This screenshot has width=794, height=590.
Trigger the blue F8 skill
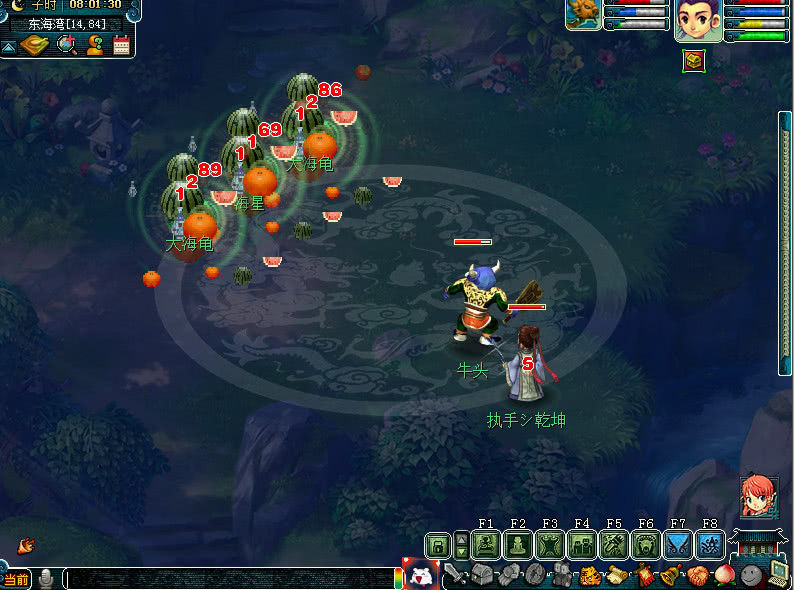709,545
